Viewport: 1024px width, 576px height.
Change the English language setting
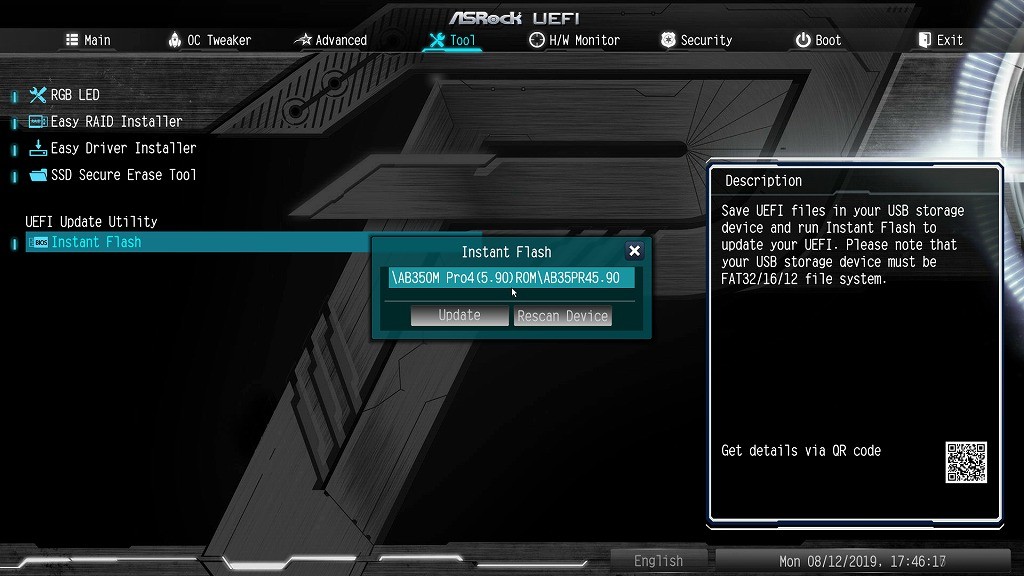[658, 561]
